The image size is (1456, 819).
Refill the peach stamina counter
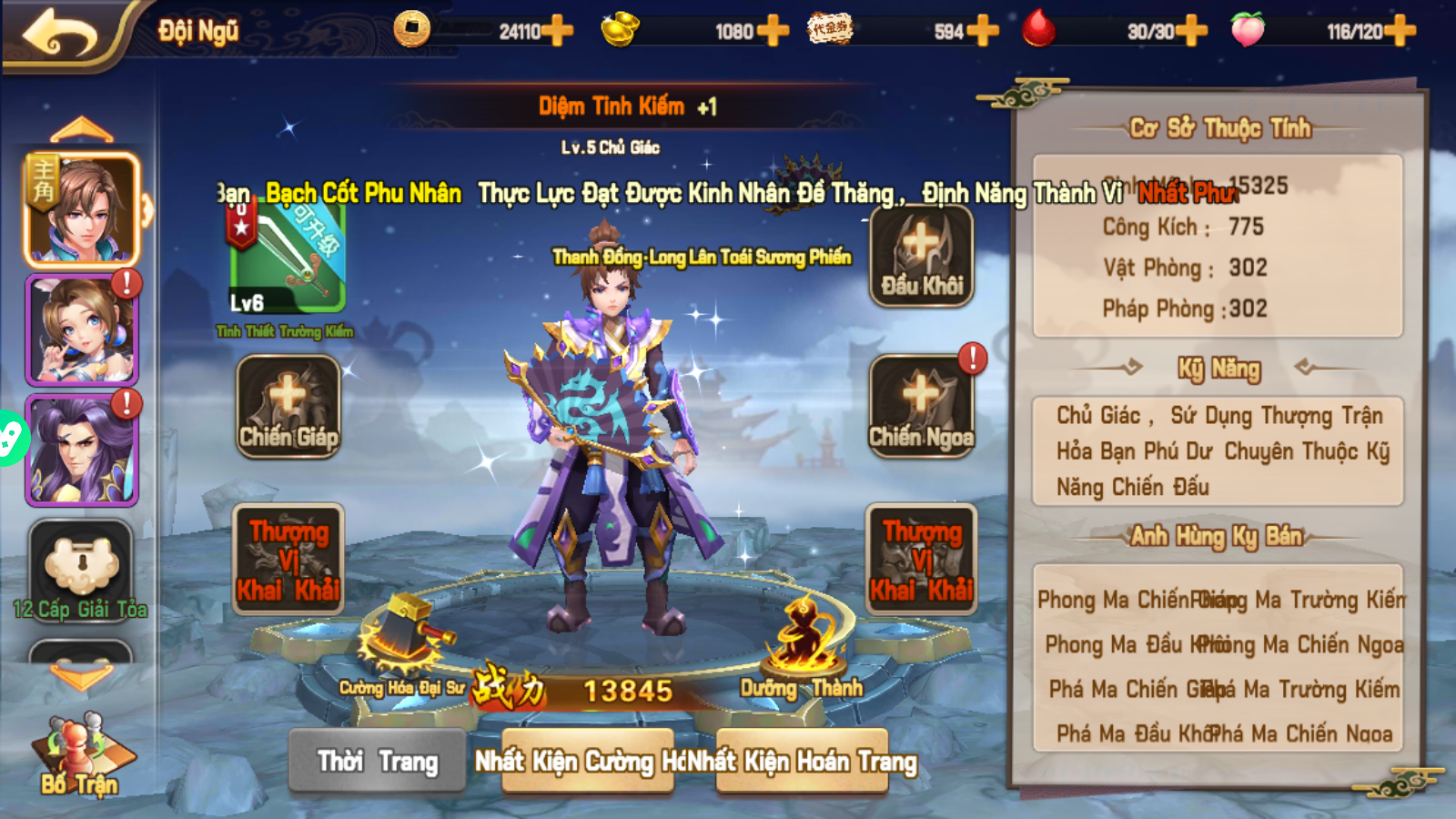pos(1400,31)
